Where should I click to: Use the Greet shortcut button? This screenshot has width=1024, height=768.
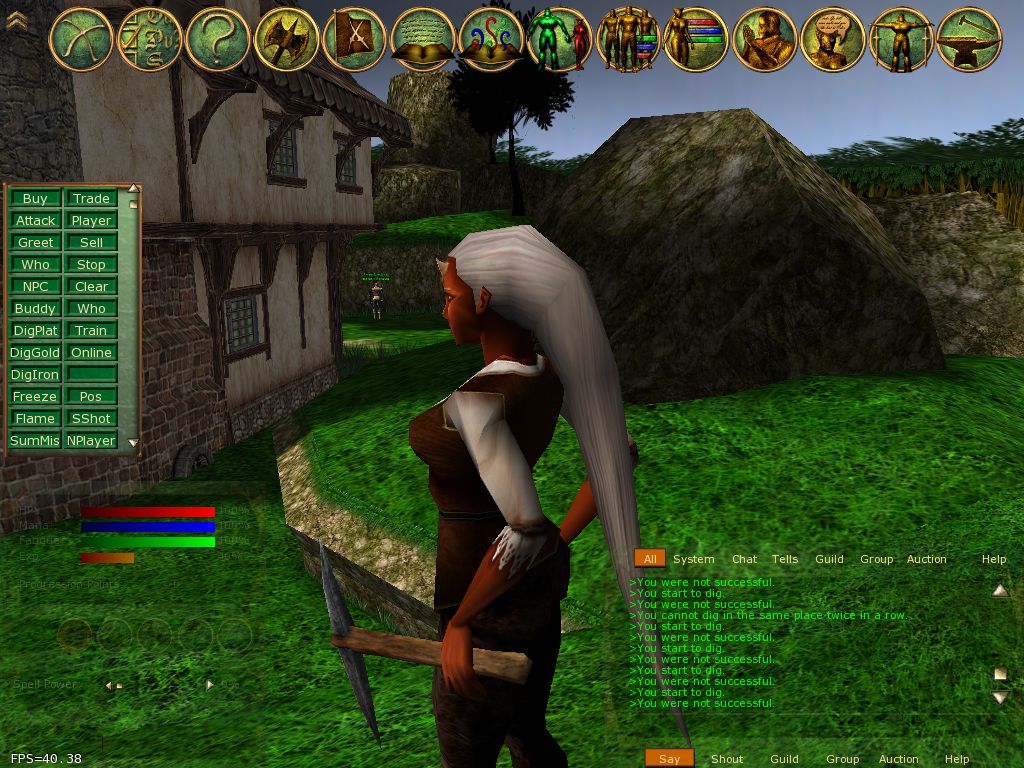pos(35,242)
